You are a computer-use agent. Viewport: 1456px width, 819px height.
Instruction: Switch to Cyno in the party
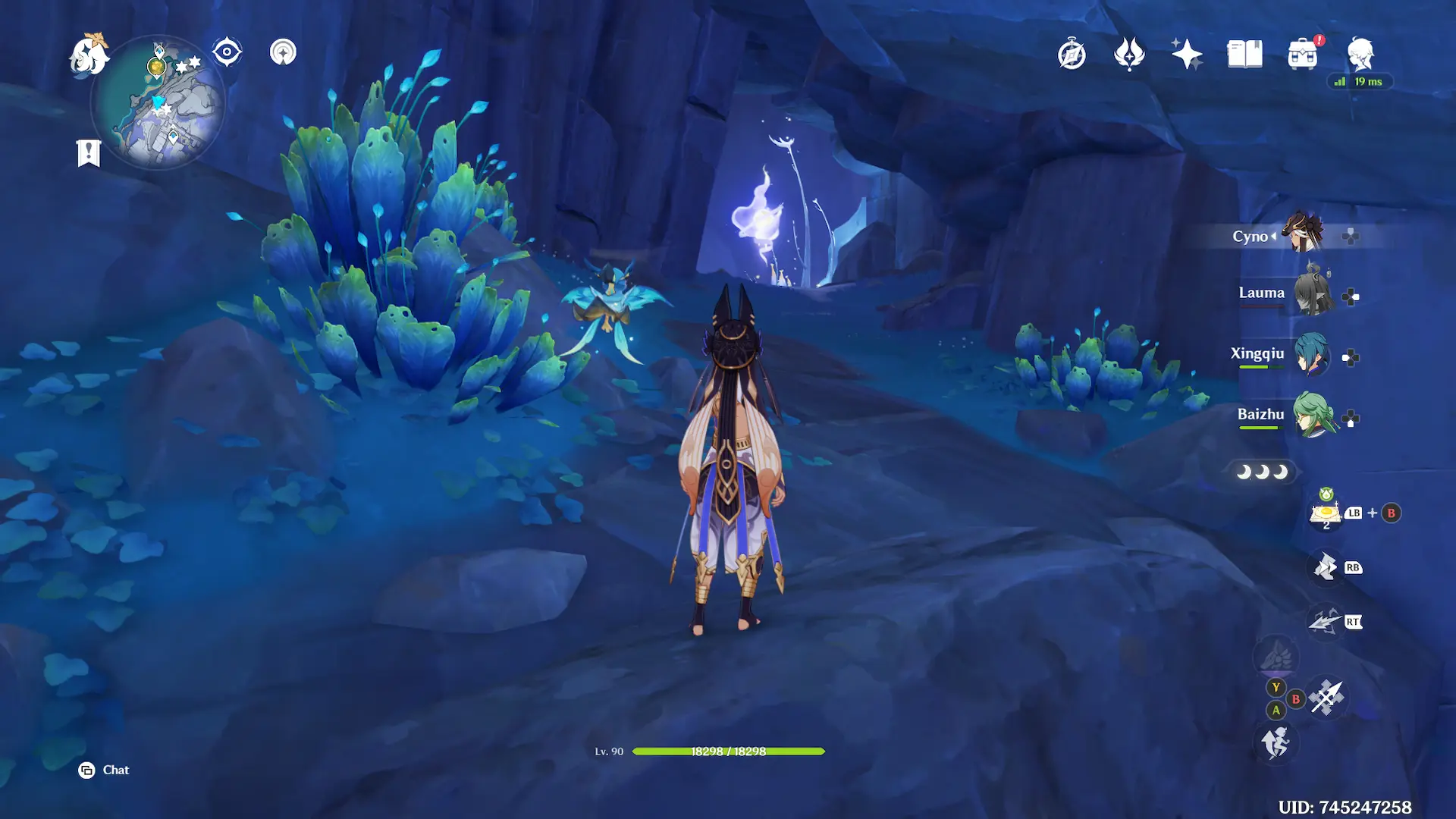pos(1303,234)
